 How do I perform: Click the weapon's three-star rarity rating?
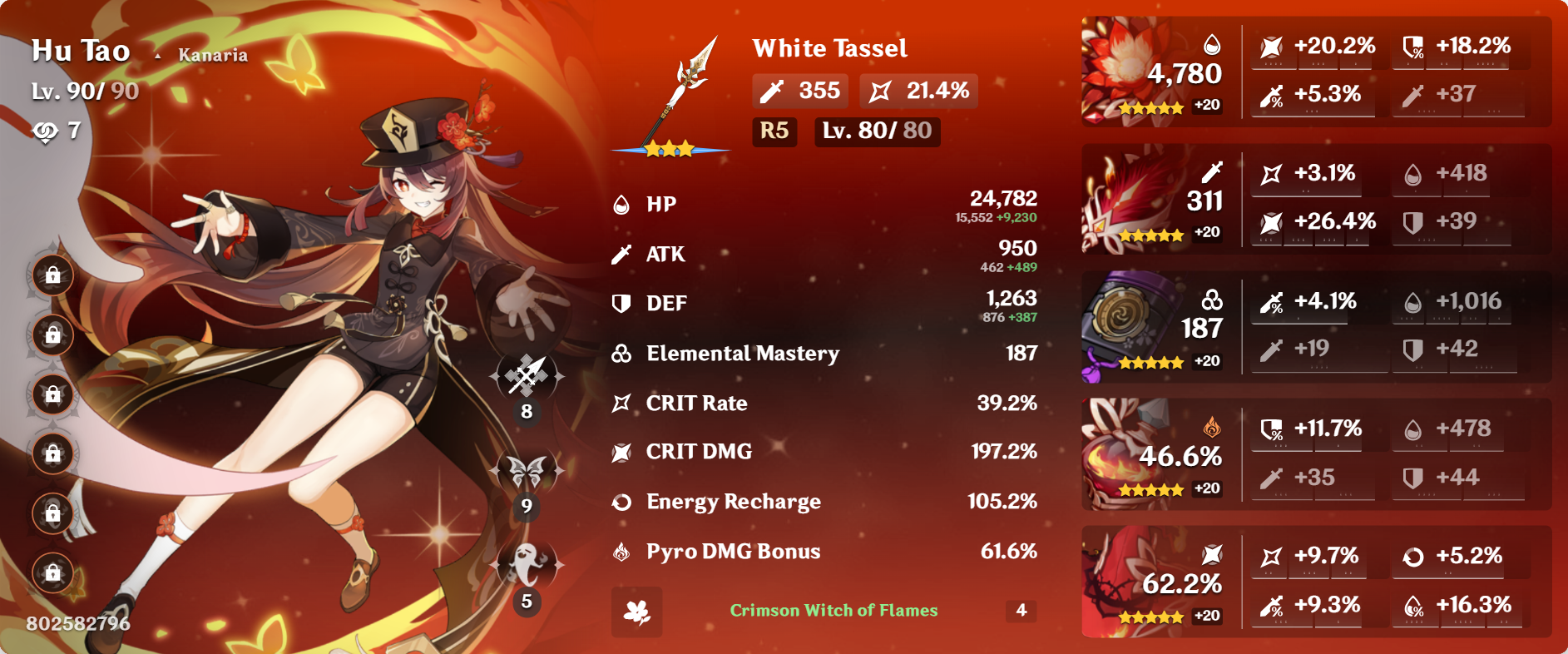[670, 148]
